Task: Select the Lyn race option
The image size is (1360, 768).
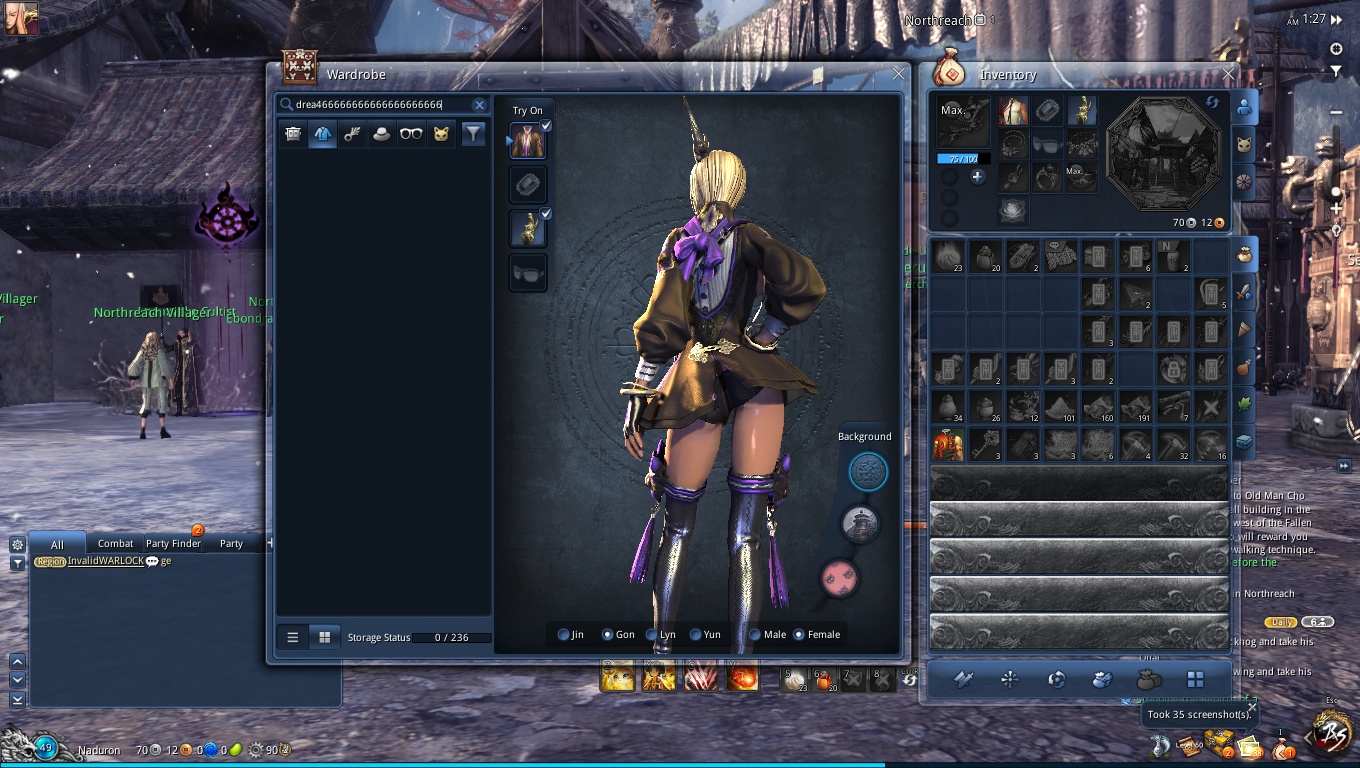Action: click(x=653, y=635)
